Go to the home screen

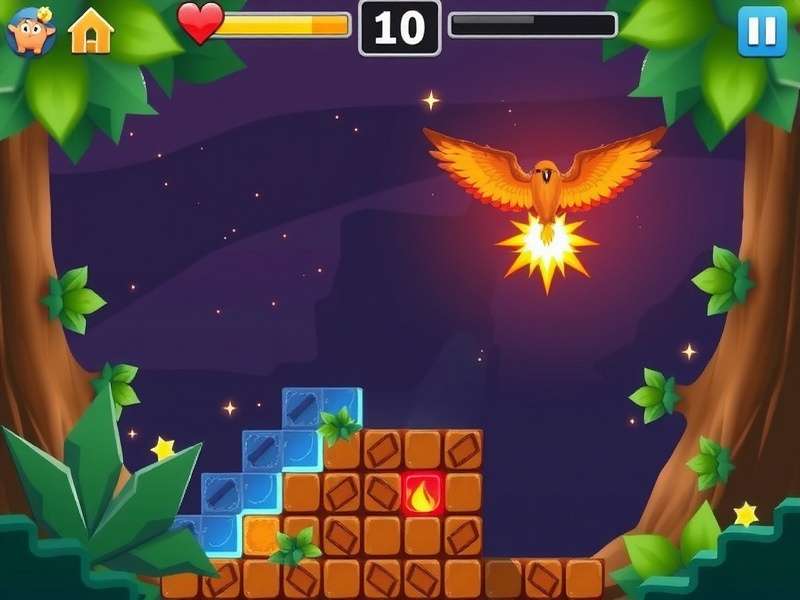[x=91, y=32]
